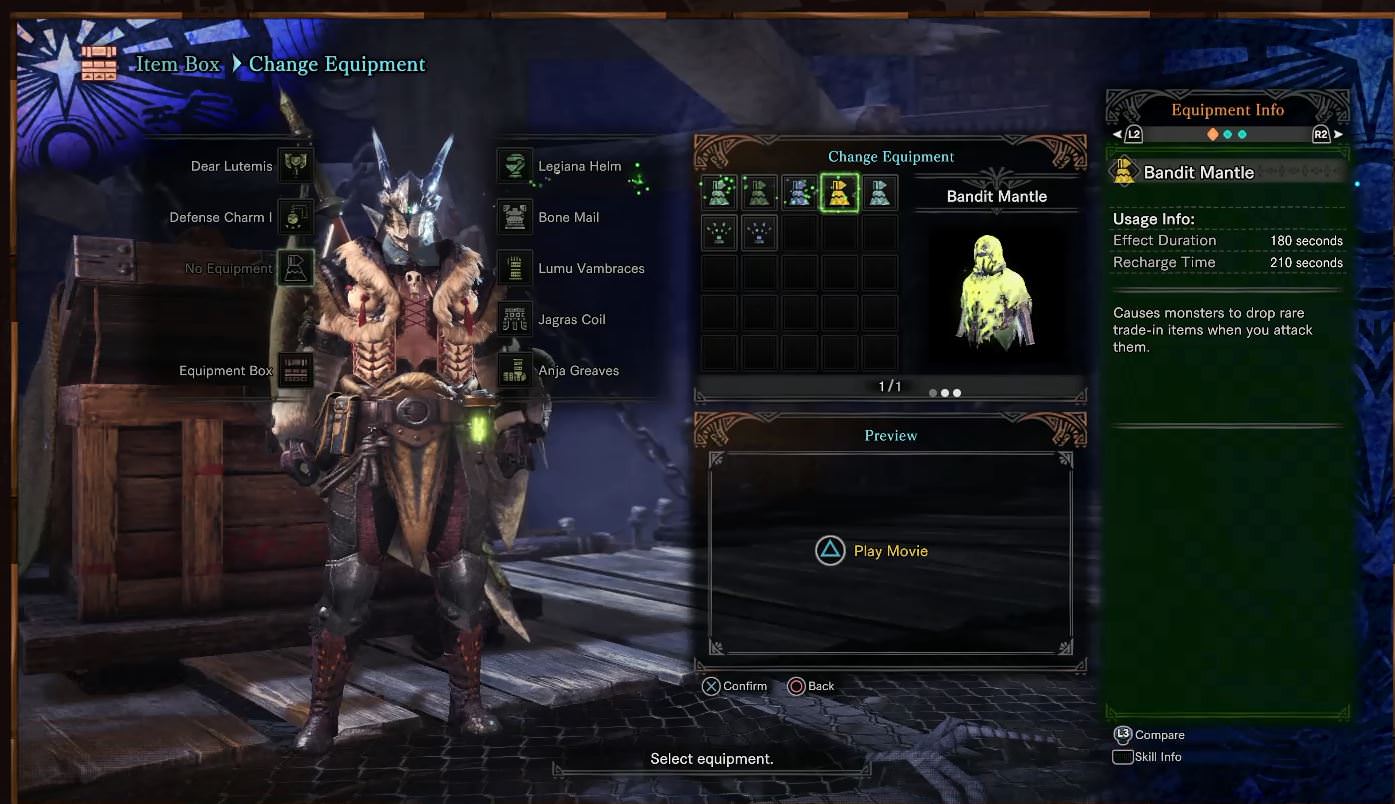Pick the blue-purple mantle in the grid

pyautogui.click(x=799, y=193)
